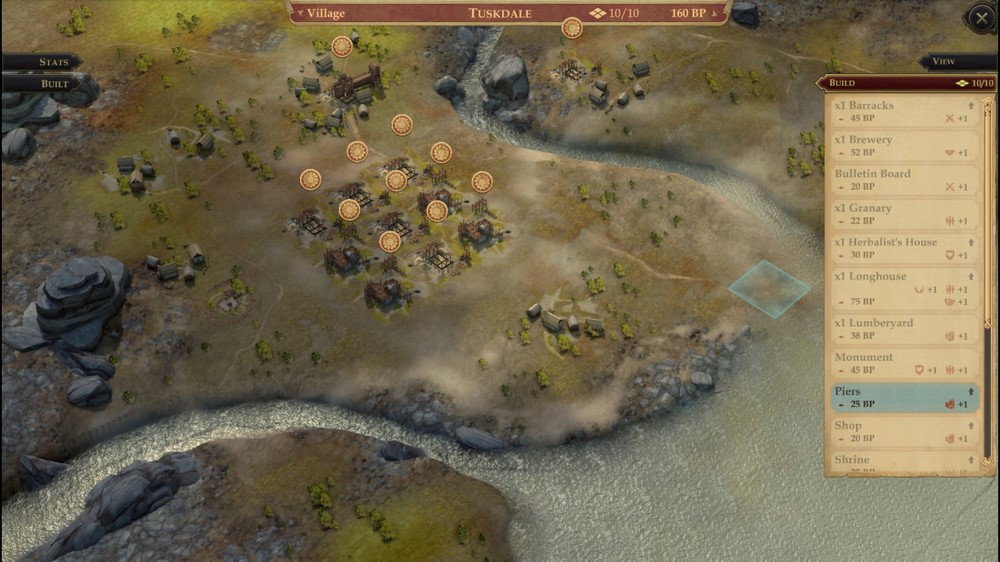Show the Built buildings list
Viewport: 1000px width, 562px height.
pos(52,84)
